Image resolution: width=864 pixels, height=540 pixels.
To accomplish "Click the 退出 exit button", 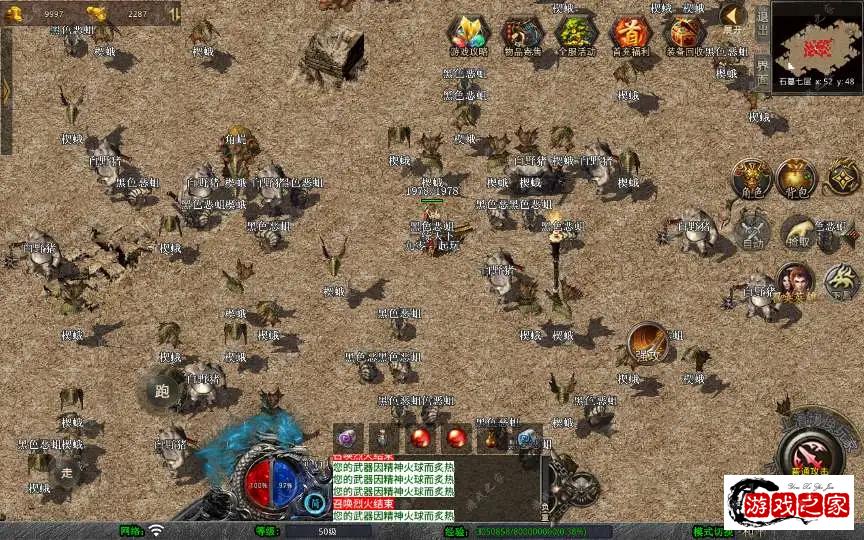I will [x=762, y=20].
